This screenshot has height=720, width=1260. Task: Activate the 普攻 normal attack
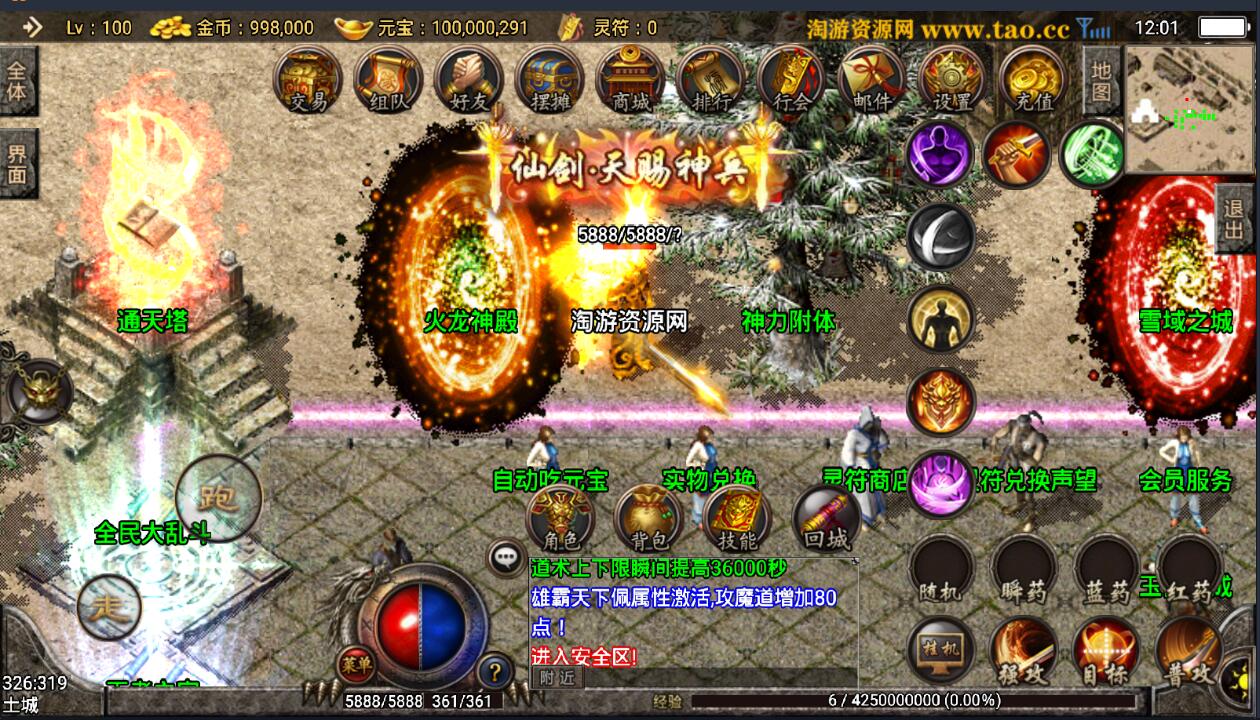1187,651
